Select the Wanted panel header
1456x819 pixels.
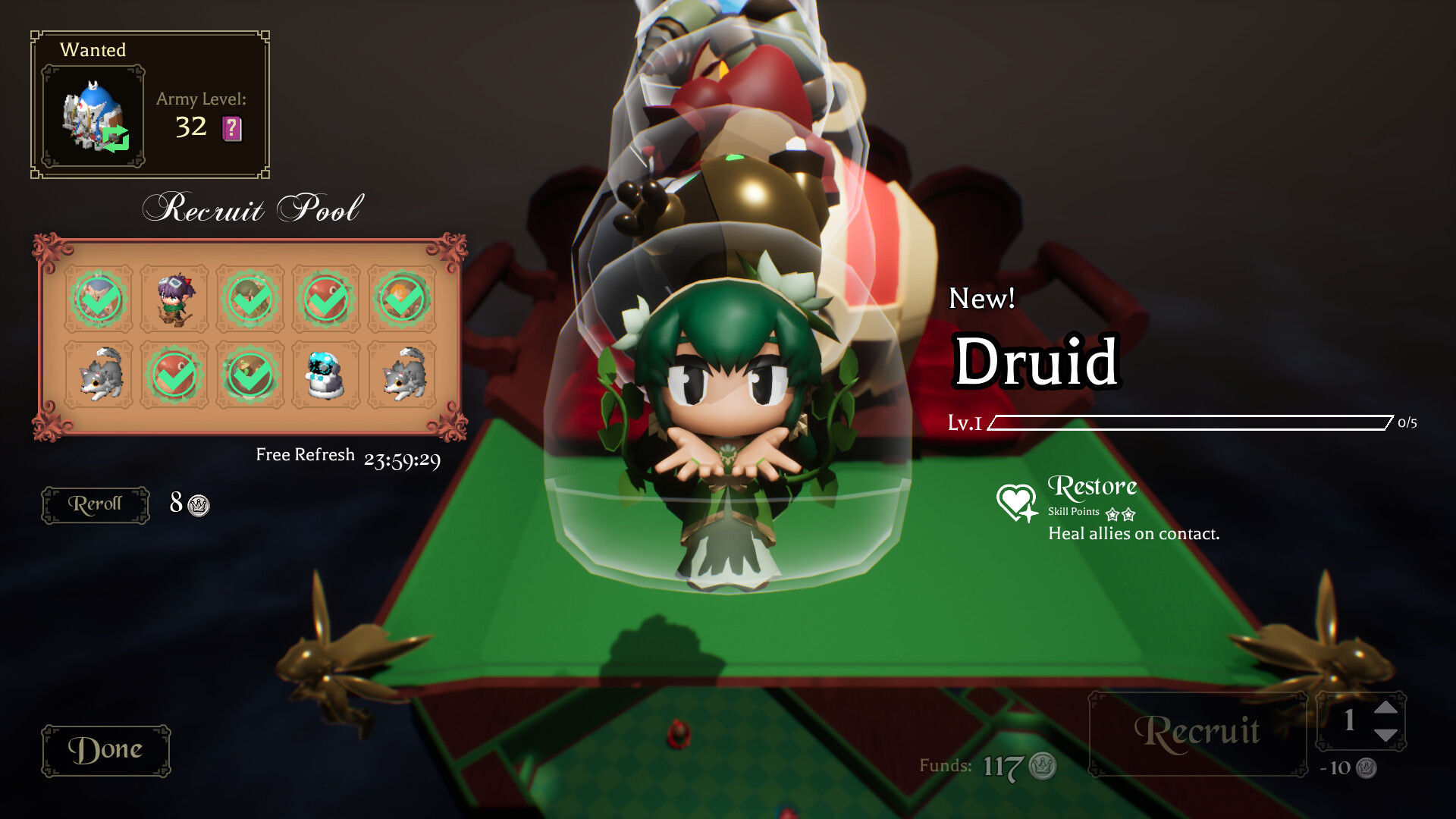point(93,50)
